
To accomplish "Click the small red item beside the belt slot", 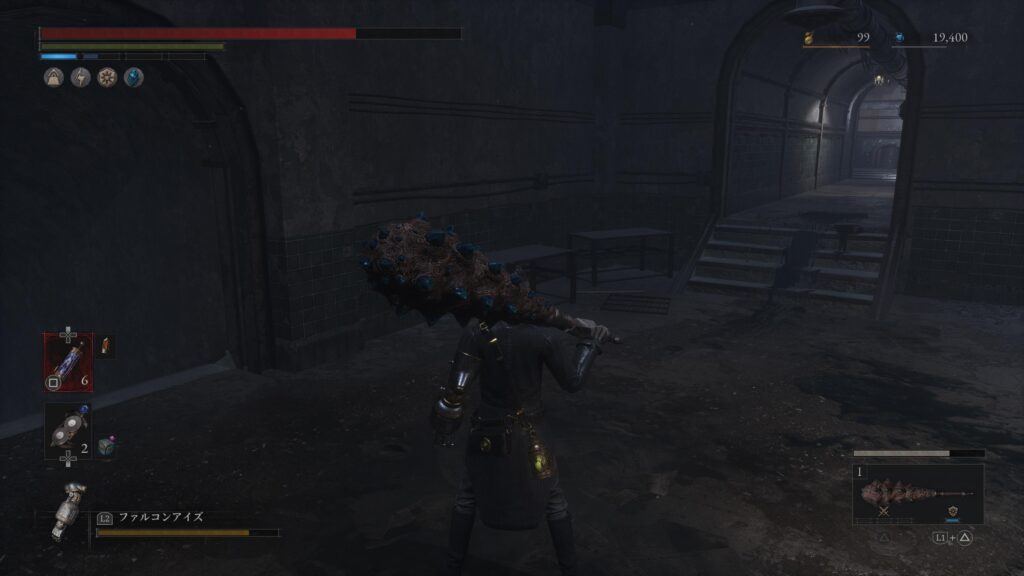I will pos(106,346).
